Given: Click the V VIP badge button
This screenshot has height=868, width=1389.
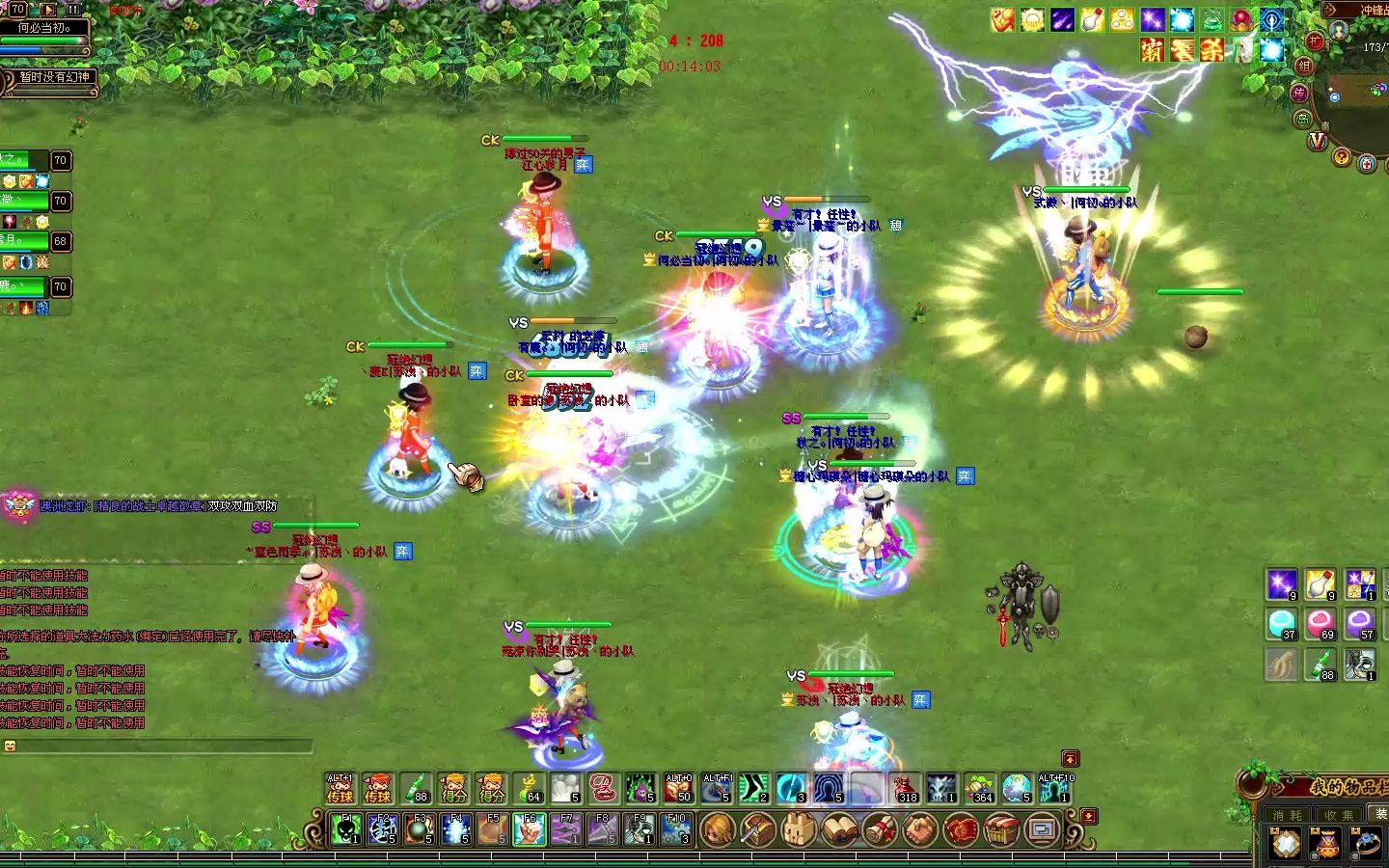Looking at the screenshot, I should pos(1318,142).
